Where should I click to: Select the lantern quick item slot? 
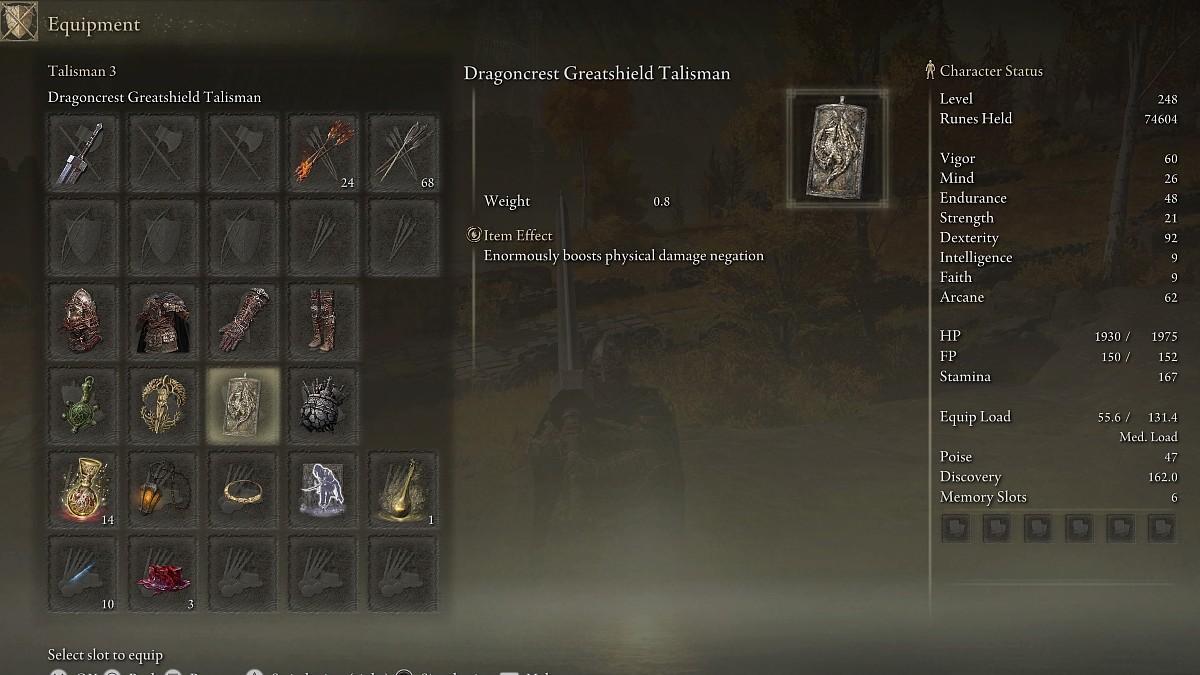pyautogui.click(x=163, y=489)
